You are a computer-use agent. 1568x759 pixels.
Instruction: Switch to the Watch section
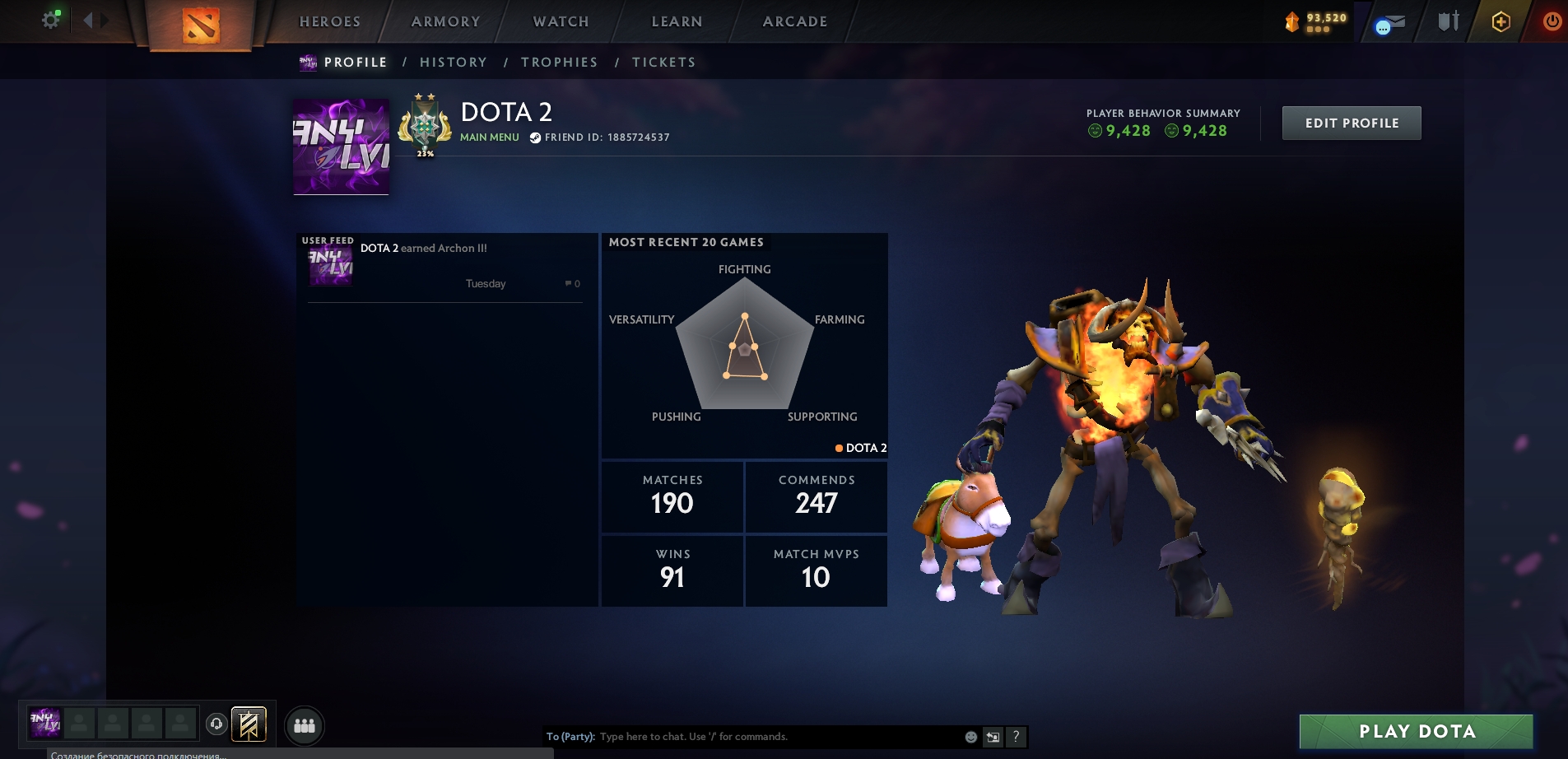(x=561, y=21)
